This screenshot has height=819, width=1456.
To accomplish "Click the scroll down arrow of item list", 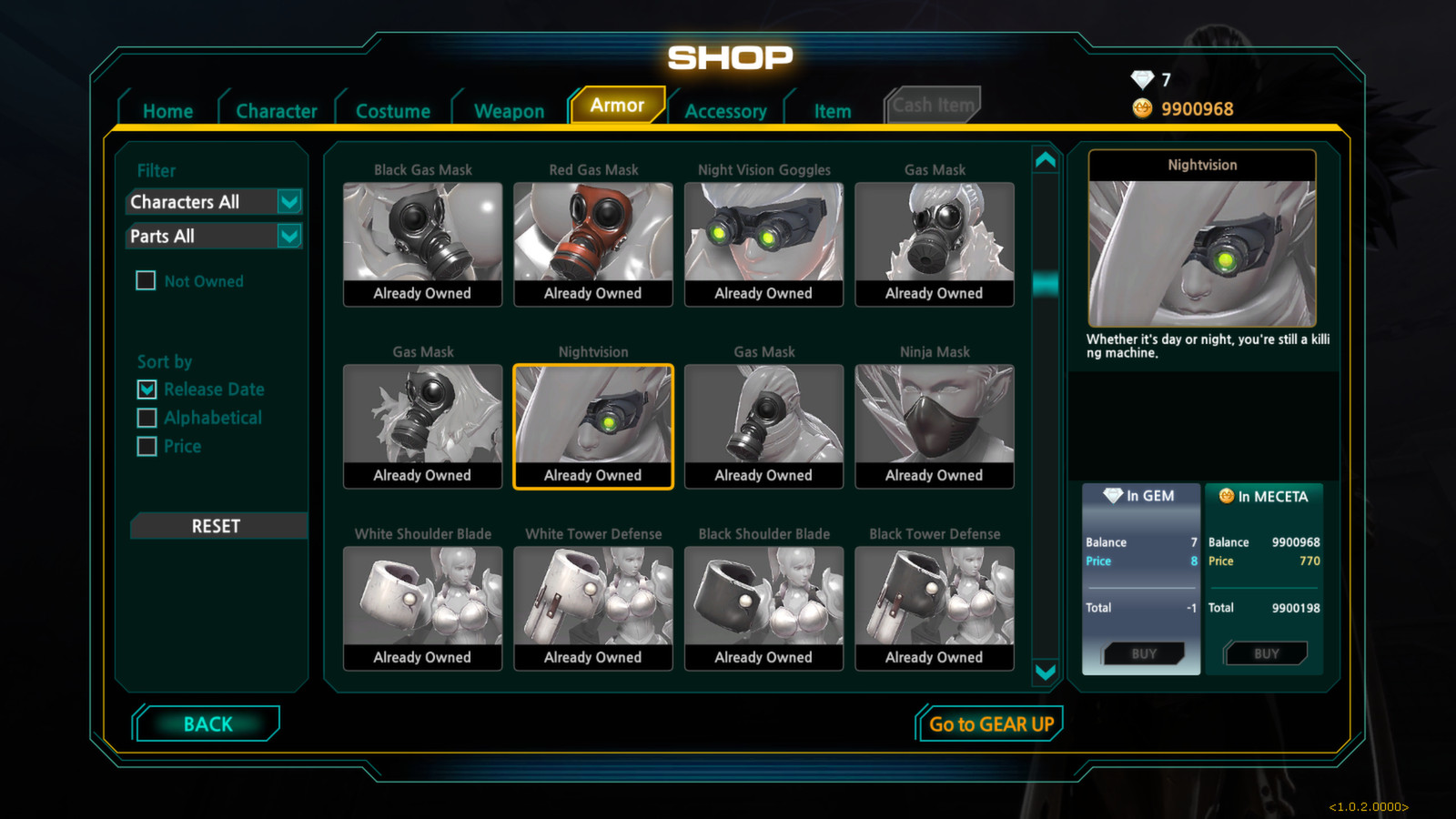I will (x=1046, y=672).
